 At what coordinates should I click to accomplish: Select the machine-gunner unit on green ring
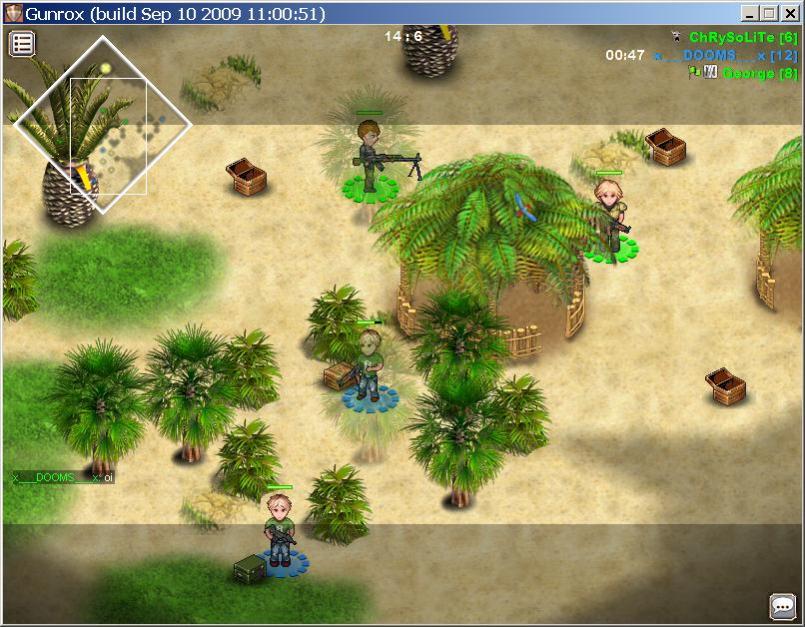[x=372, y=158]
